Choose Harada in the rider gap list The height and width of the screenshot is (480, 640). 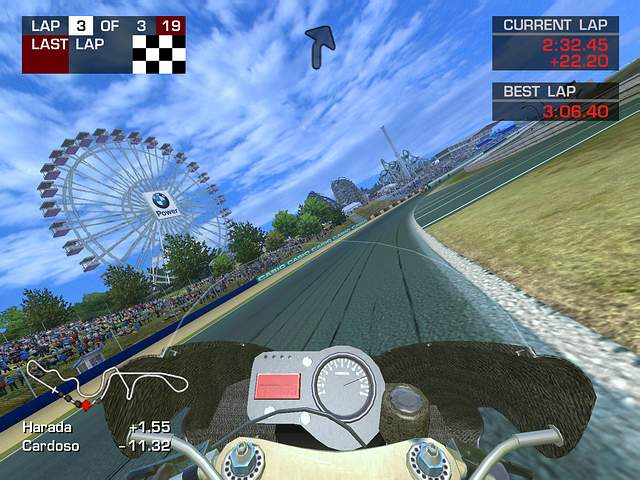[x=45, y=427]
